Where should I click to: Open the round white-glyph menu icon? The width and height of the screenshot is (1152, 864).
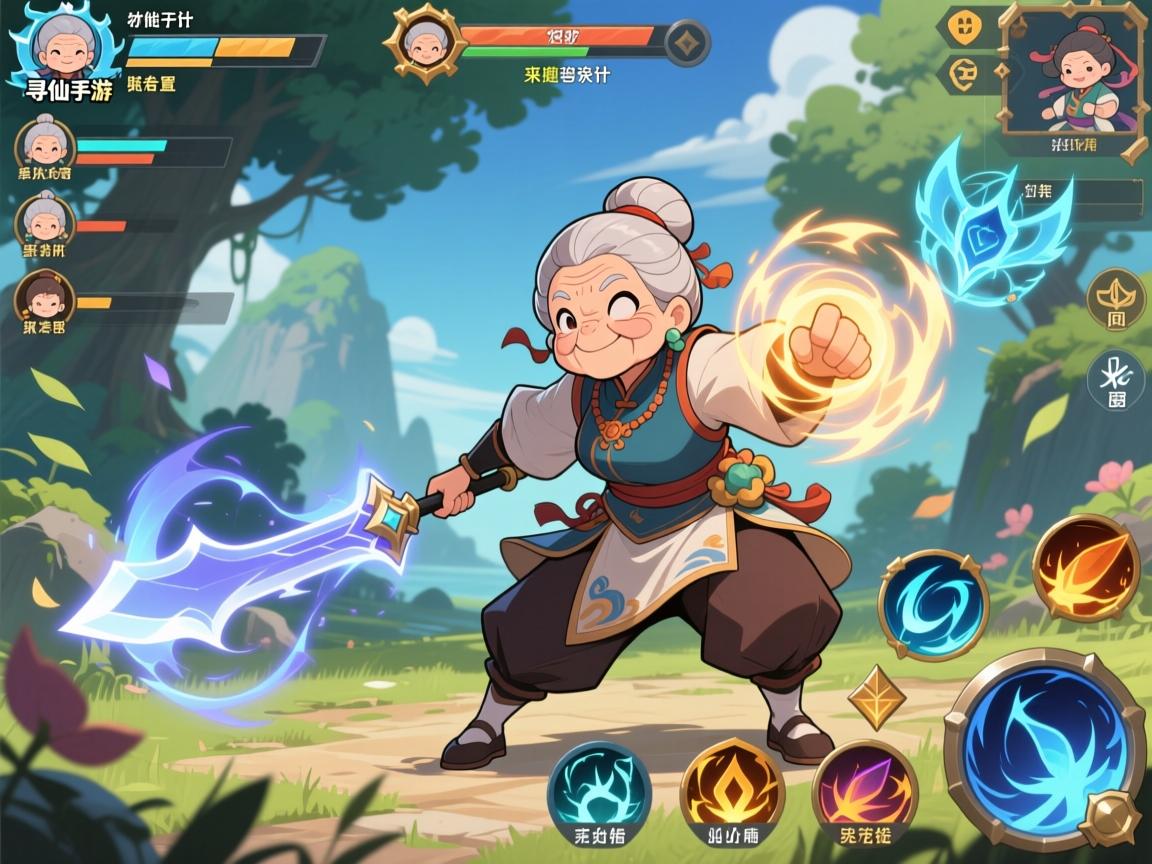point(1115,380)
